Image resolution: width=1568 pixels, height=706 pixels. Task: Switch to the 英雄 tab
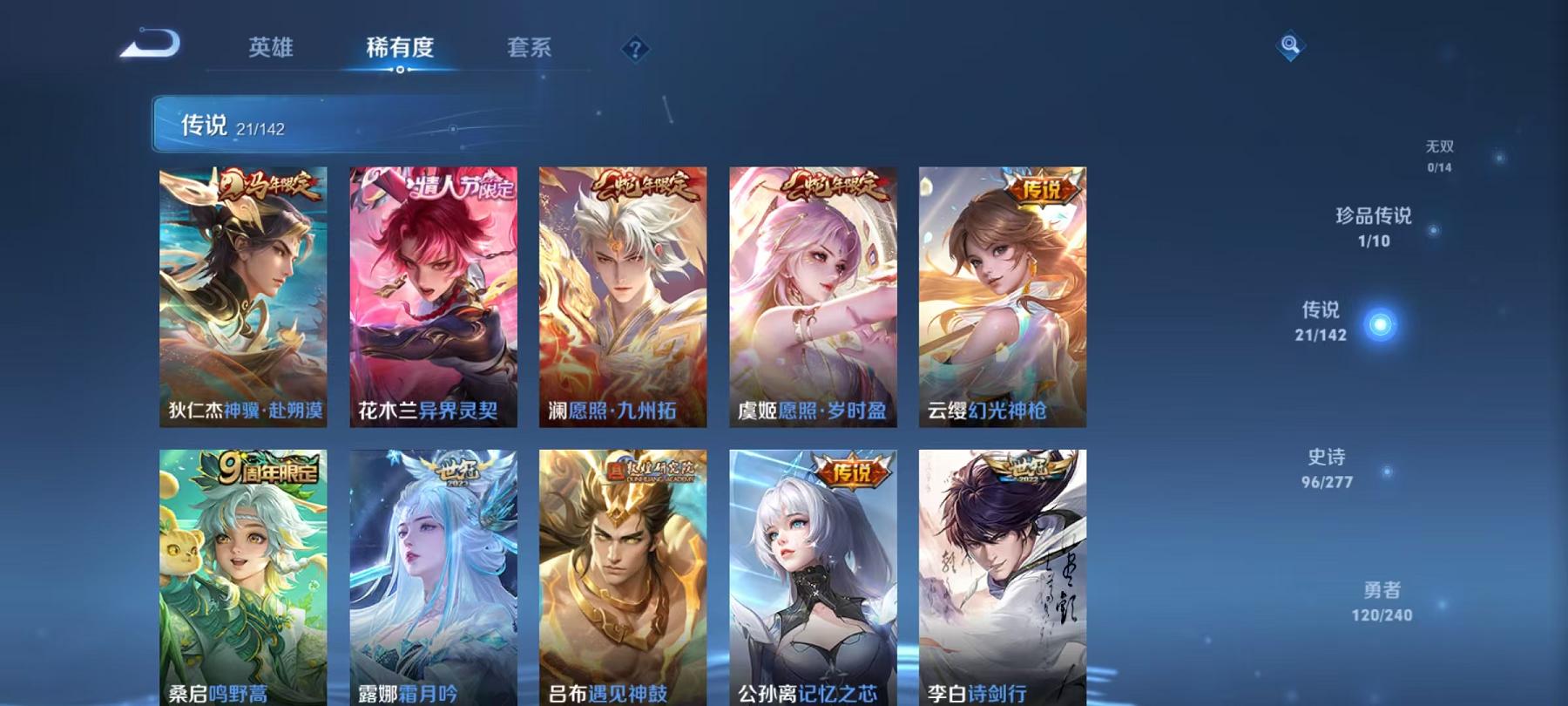click(270, 49)
